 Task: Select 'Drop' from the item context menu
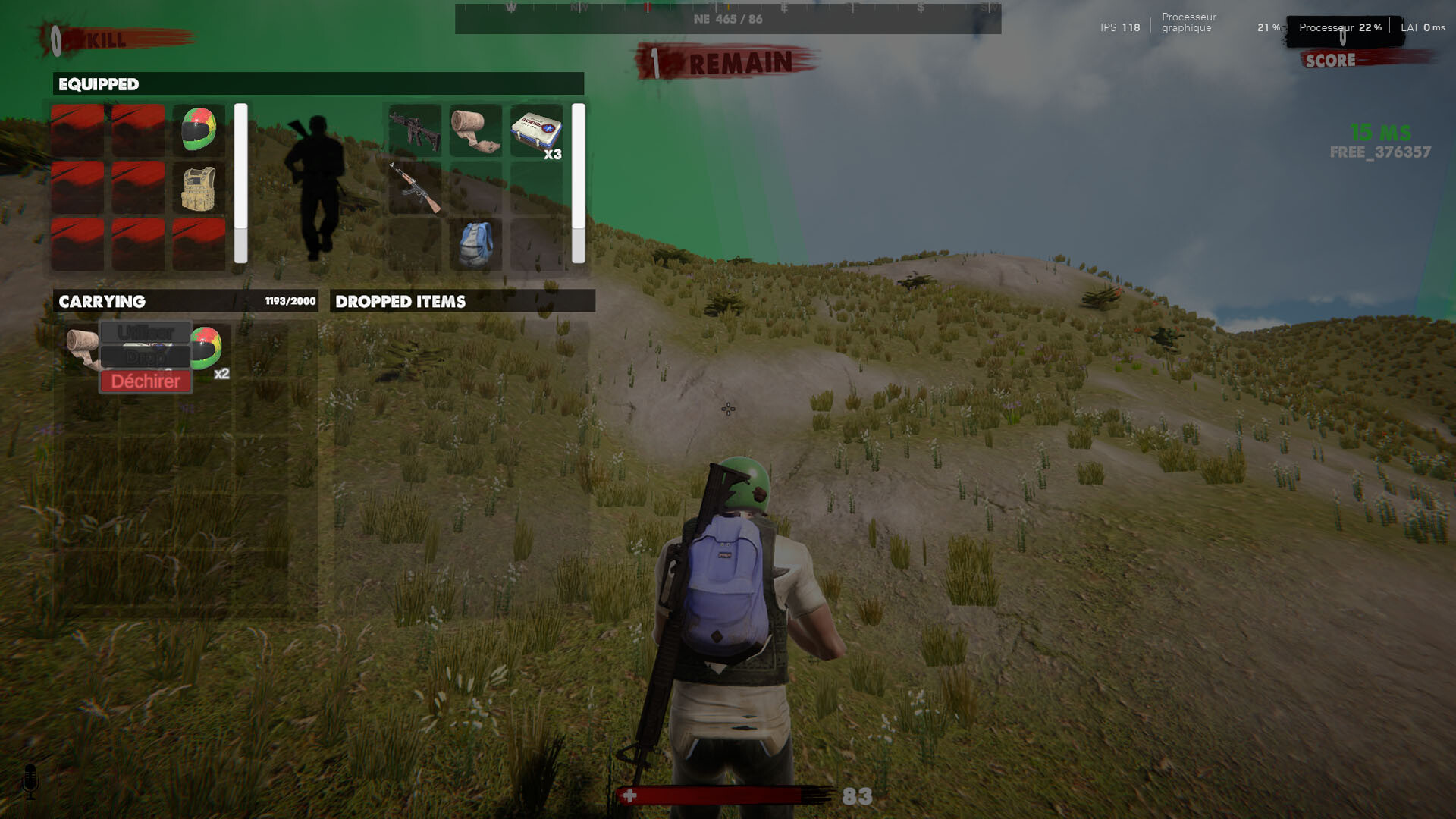tap(145, 356)
